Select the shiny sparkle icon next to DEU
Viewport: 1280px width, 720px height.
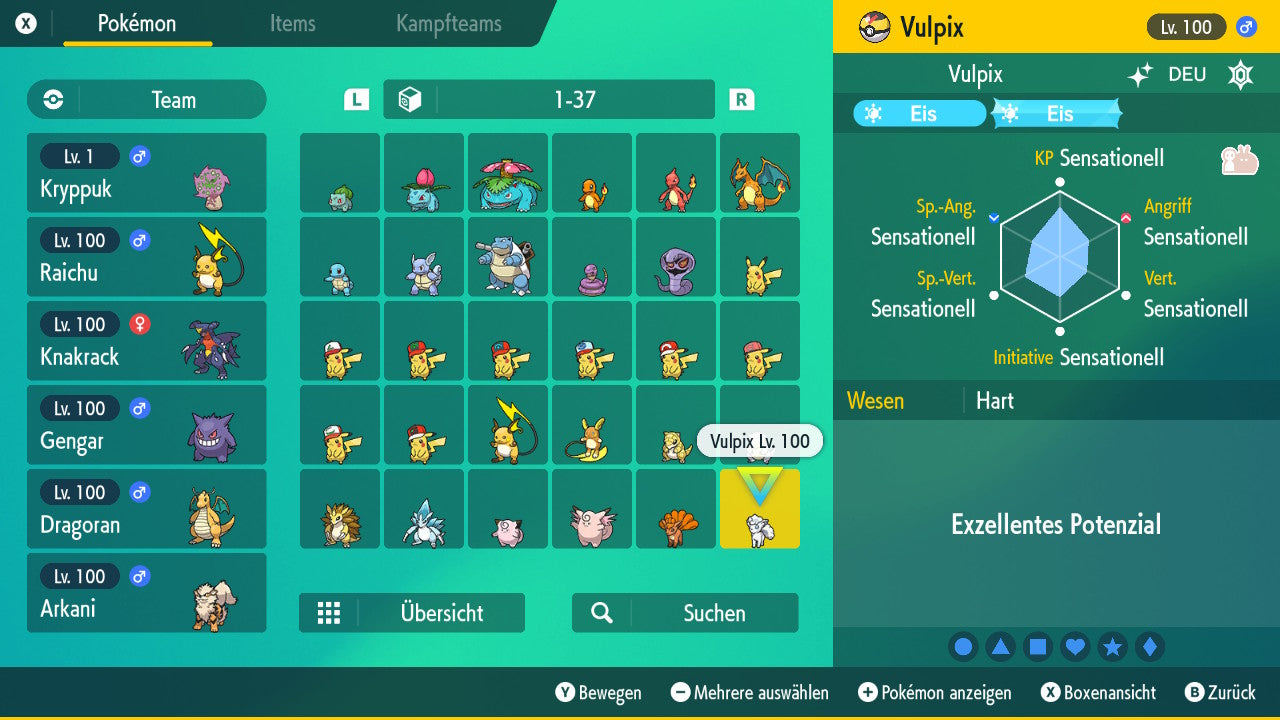pyautogui.click(x=1141, y=74)
